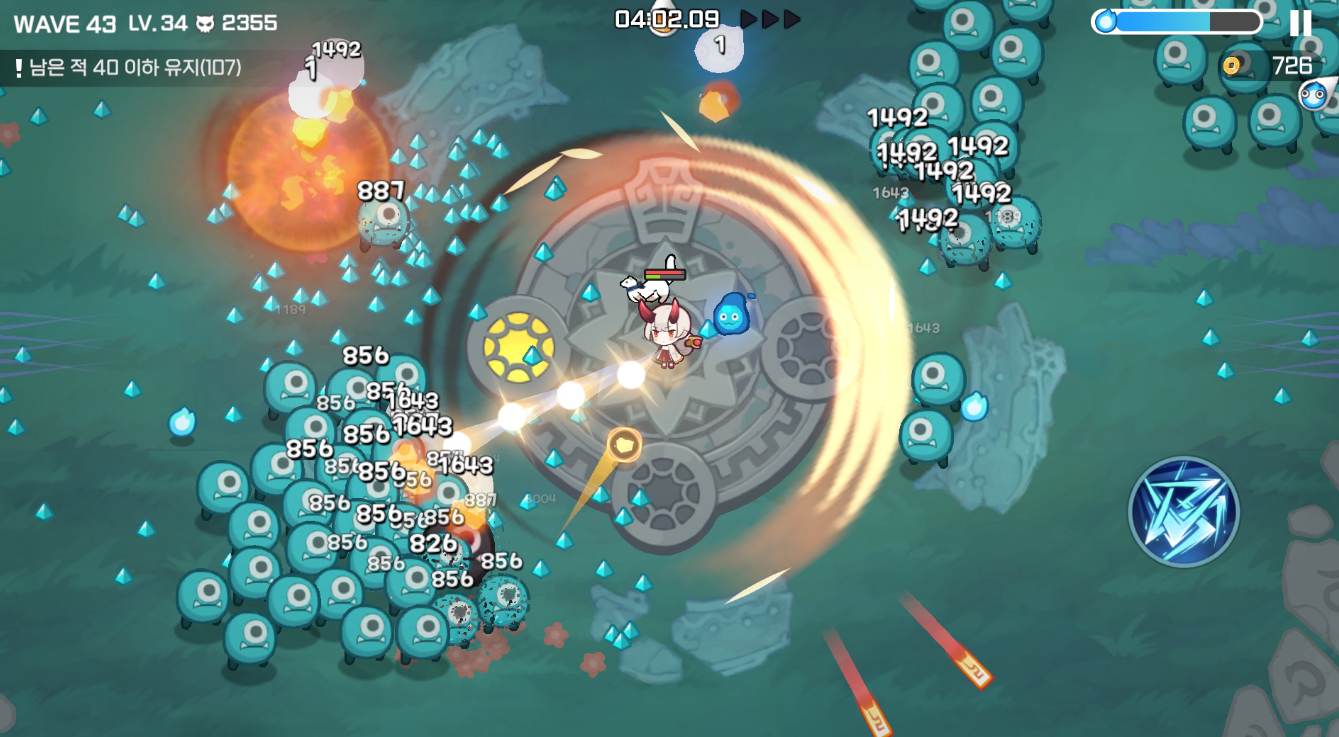Tap the enemy-limit objective banner
Image resolution: width=1339 pixels, height=737 pixels.
128,68
